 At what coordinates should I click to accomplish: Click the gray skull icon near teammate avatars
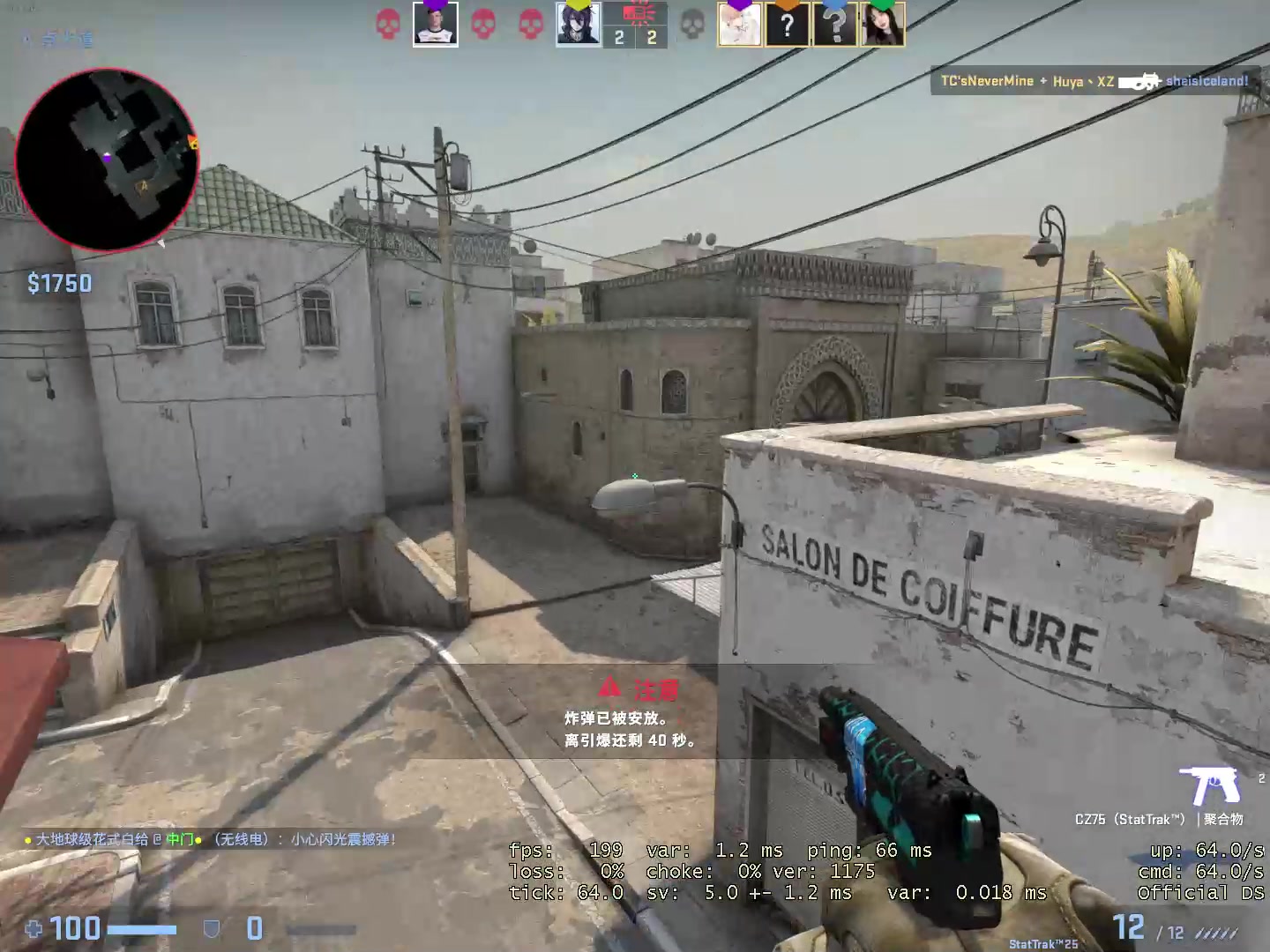point(691,23)
